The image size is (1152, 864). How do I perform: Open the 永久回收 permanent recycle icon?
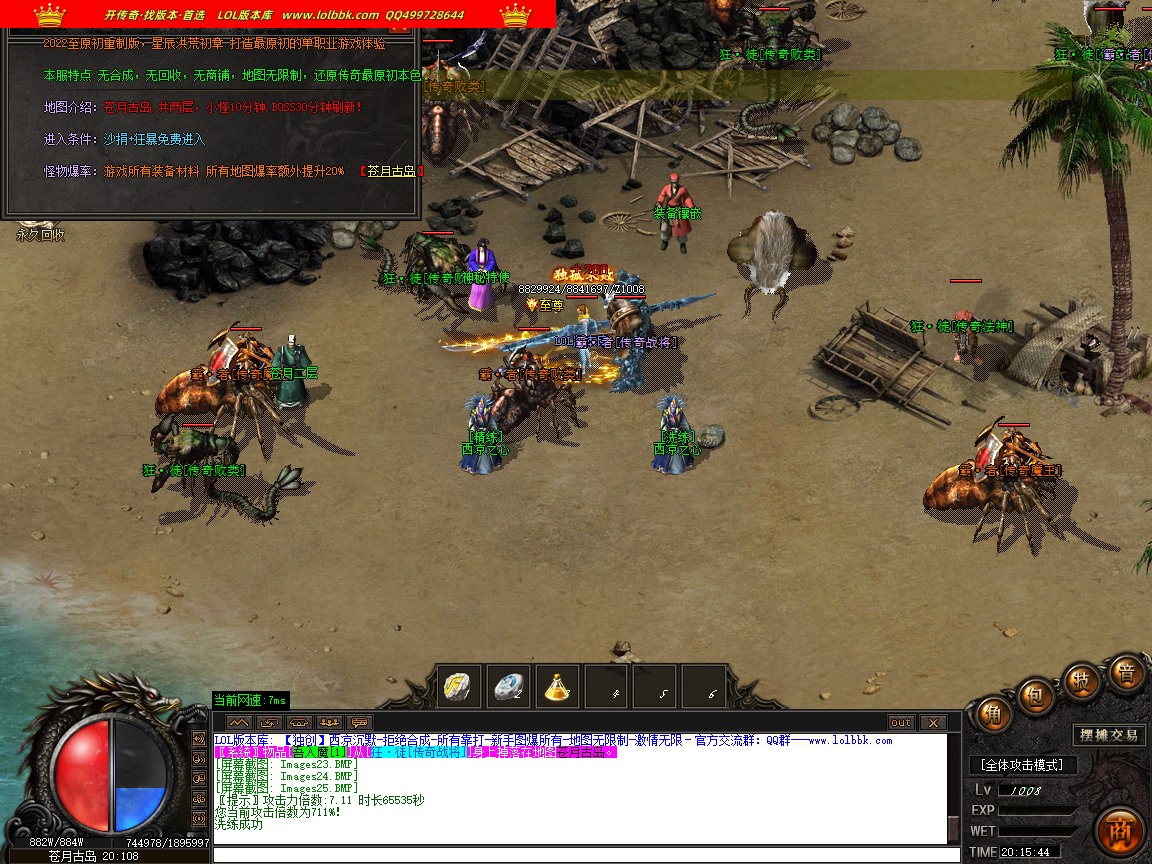point(40,234)
